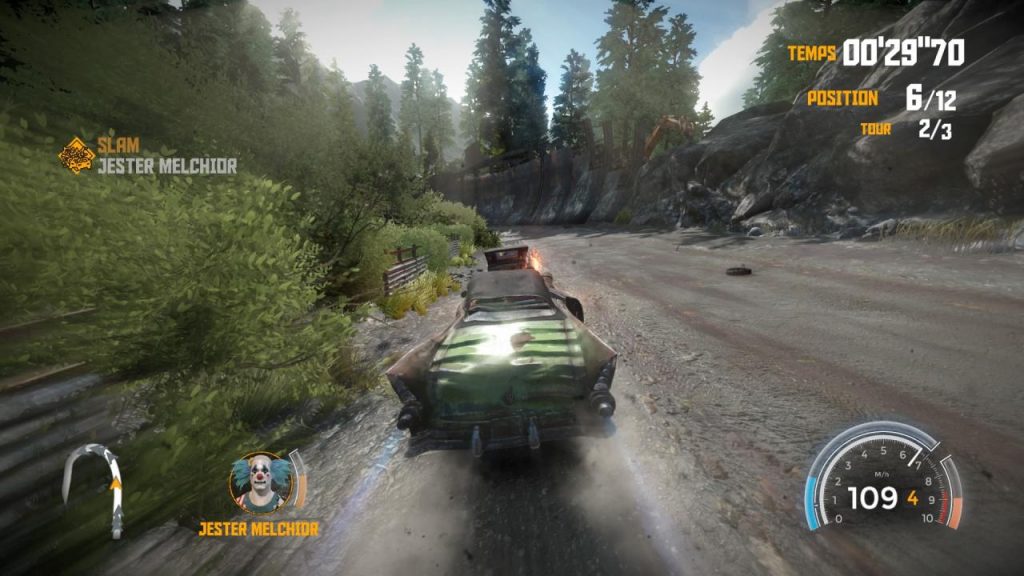Viewport: 1024px width, 576px height.
Task: Click the track minimap outline
Action: pyautogui.click(x=95, y=487)
